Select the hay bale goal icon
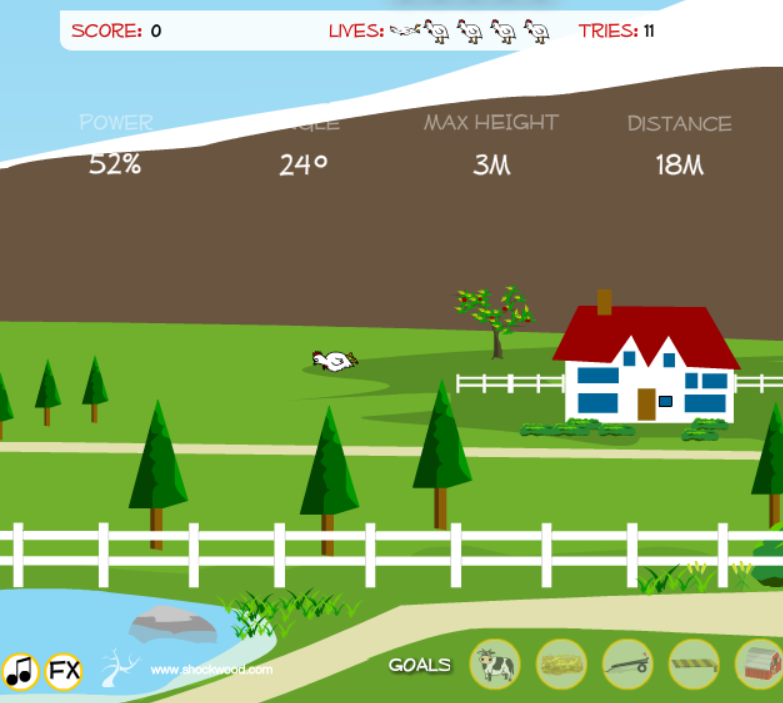The height and width of the screenshot is (703, 783). tap(561, 664)
